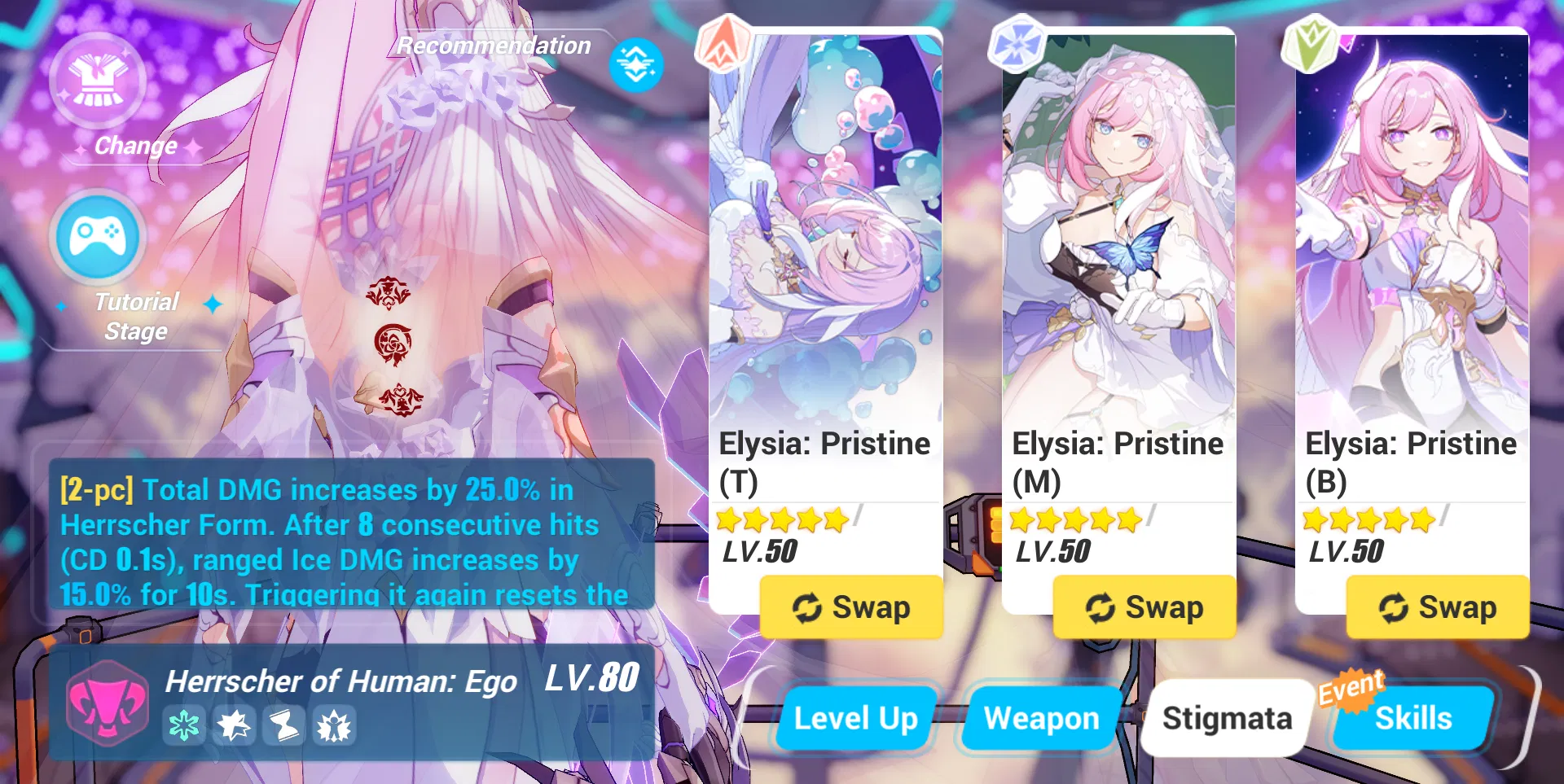Open the Change outfit panel
The height and width of the screenshot is (784, 1564).
tap(97, 81)
